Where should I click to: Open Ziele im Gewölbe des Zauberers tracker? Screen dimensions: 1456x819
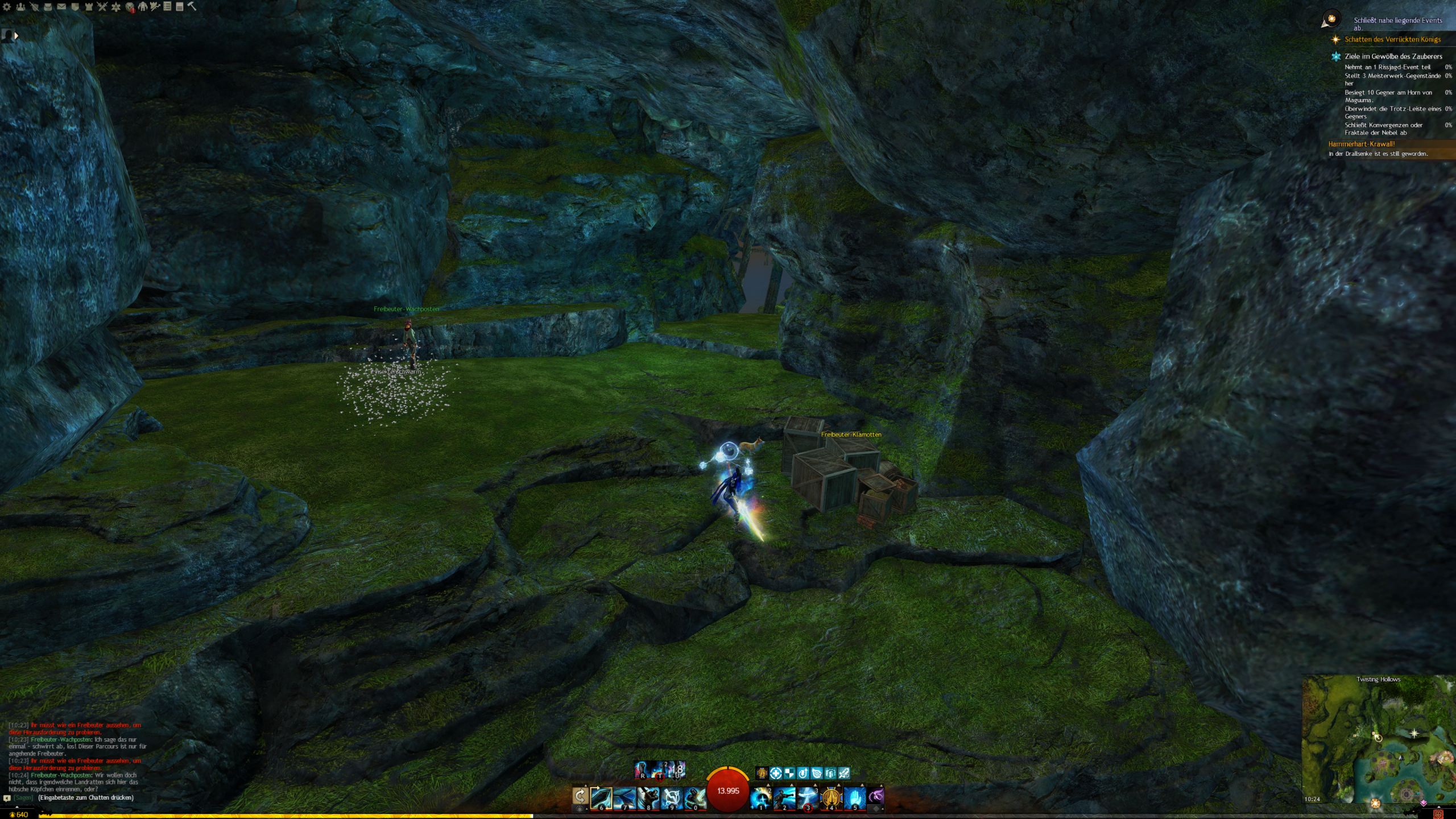[1393, 56]
